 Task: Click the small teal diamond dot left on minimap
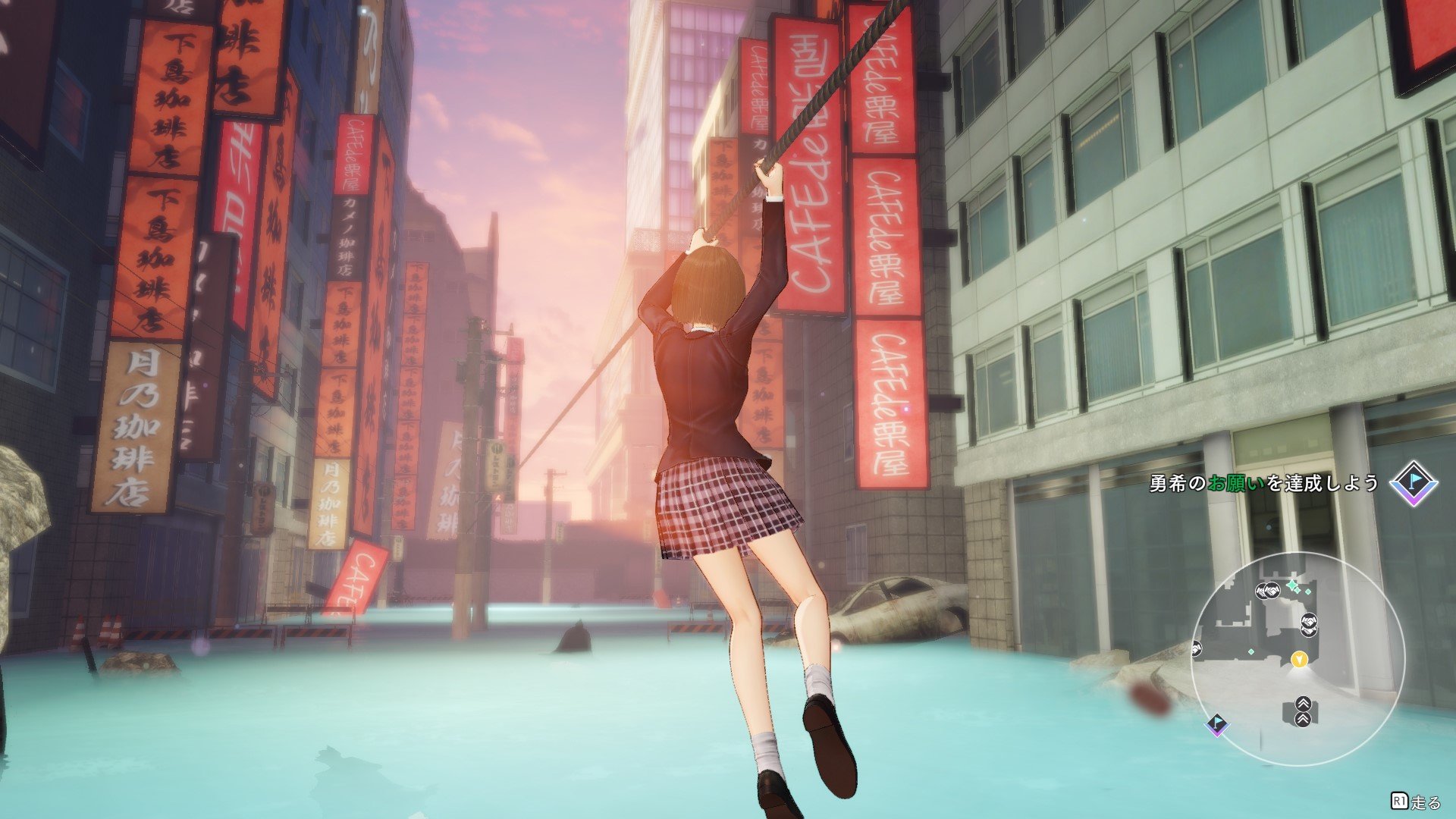1251,651
